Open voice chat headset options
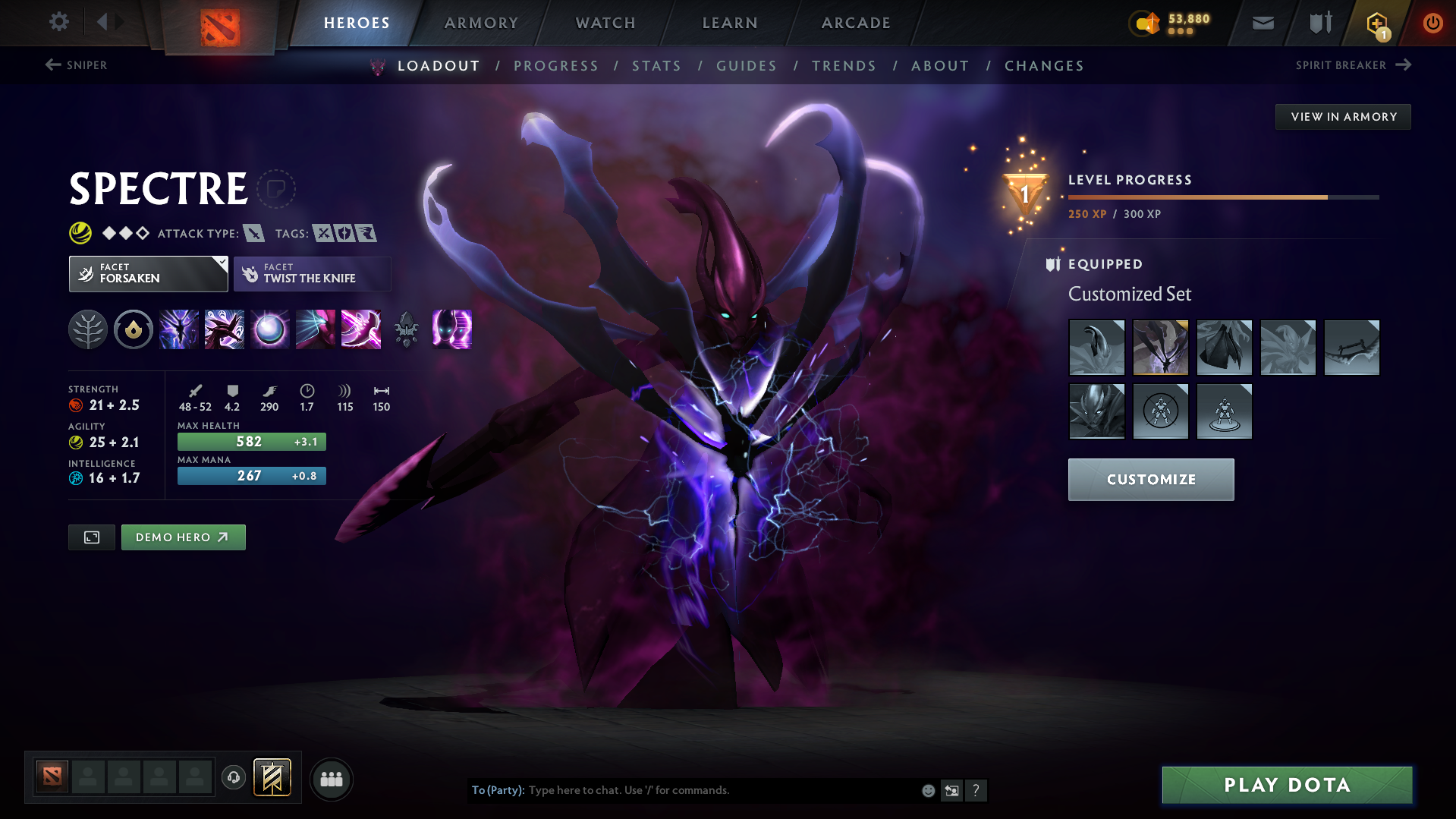This screenshot has width=1456, height=819. pos(234,779)
